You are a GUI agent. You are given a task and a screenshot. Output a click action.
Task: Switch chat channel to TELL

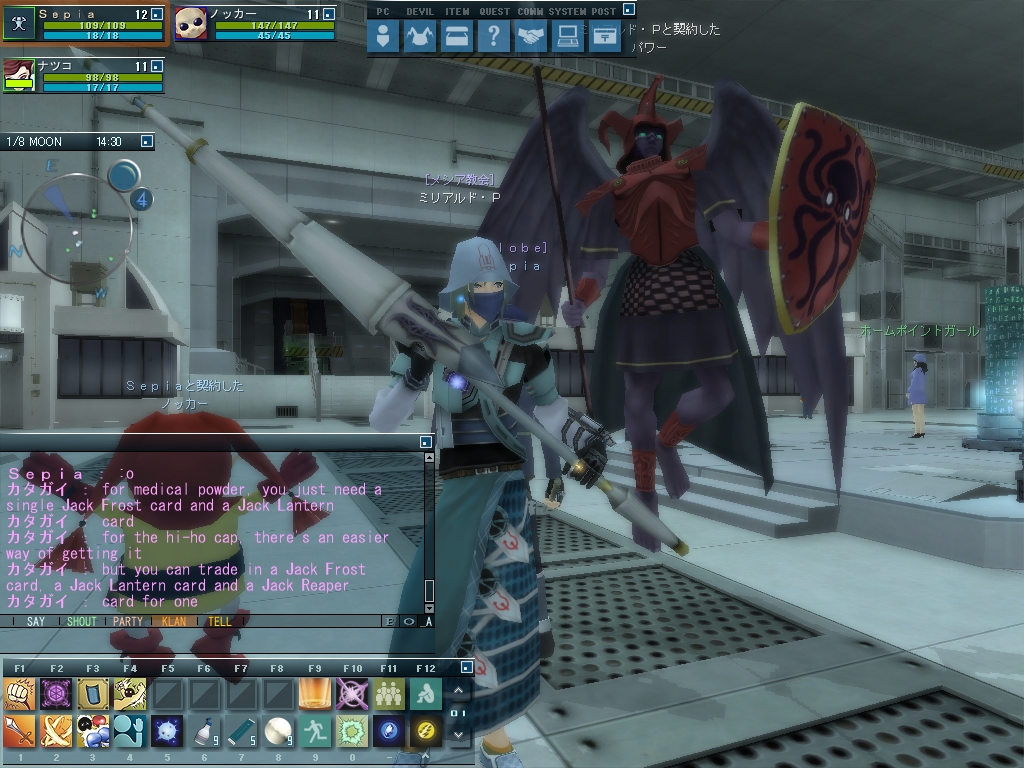point(219,621)
